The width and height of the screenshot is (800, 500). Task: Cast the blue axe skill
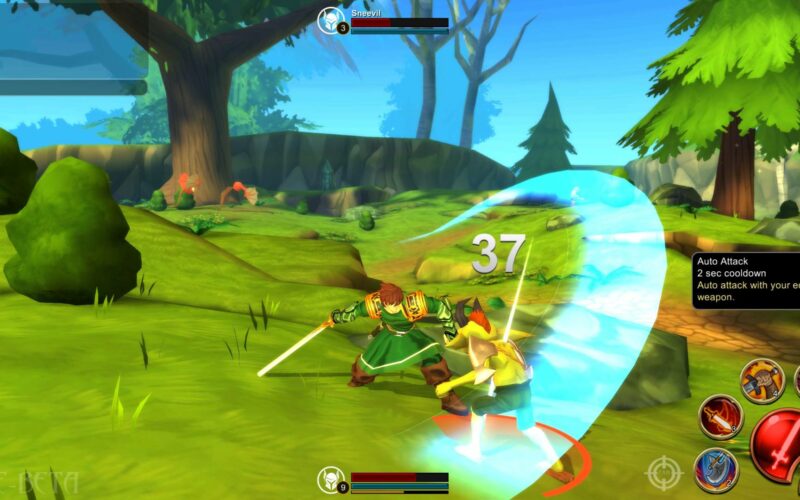[x=716, y=469]
